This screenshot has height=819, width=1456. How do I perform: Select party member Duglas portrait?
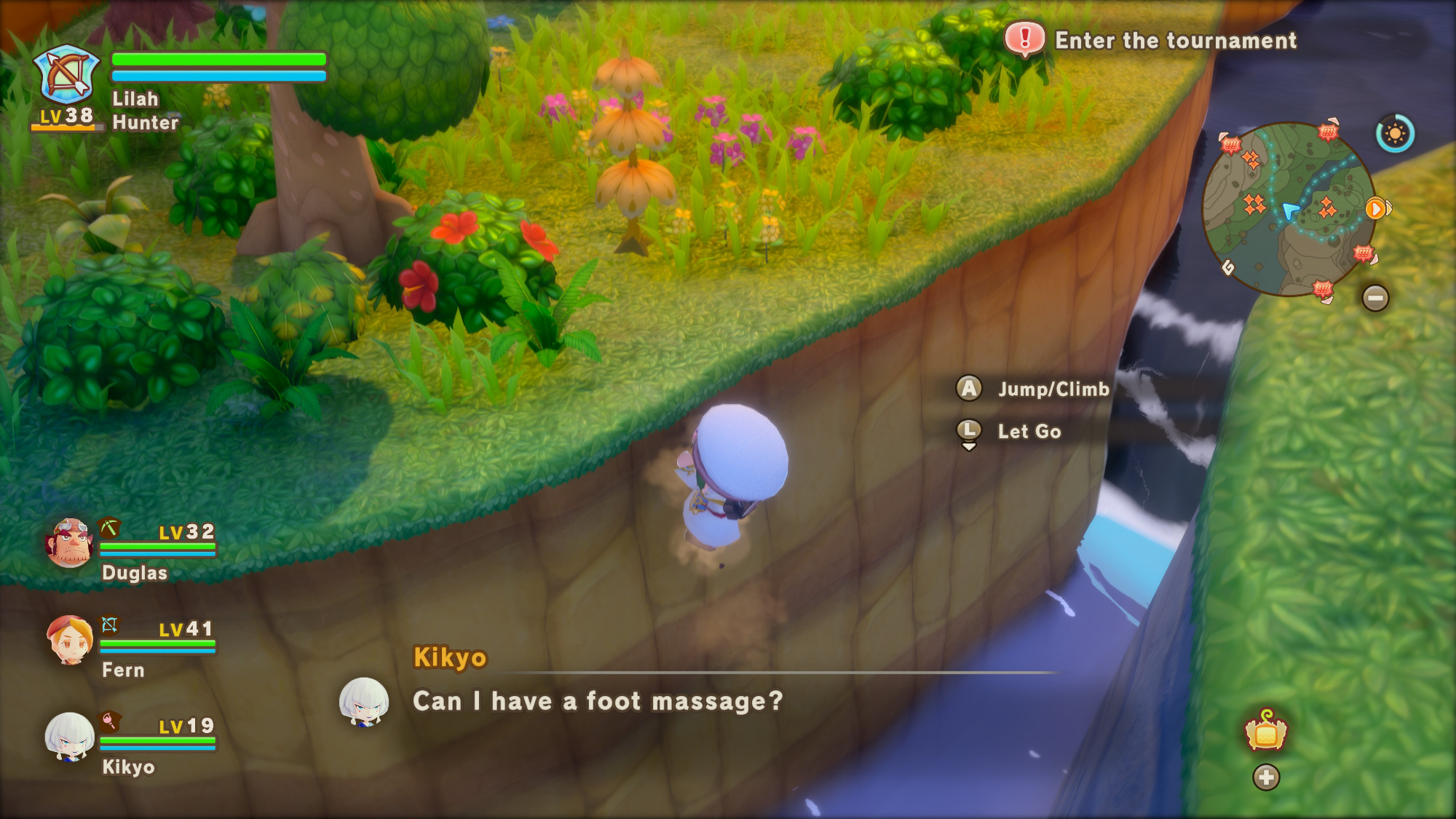coord(70,542)
